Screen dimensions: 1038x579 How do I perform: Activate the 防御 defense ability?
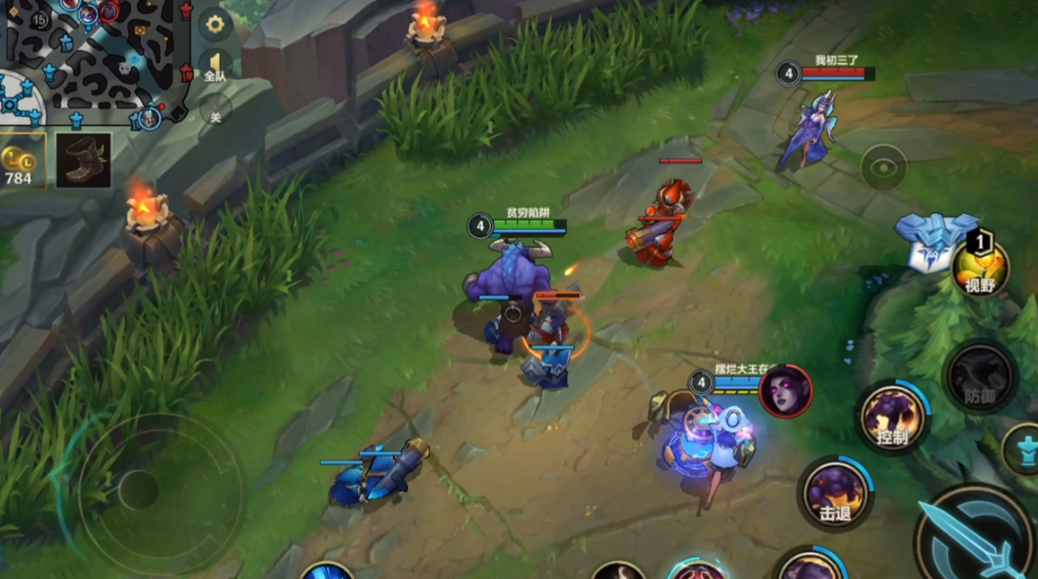coord(980,377)
